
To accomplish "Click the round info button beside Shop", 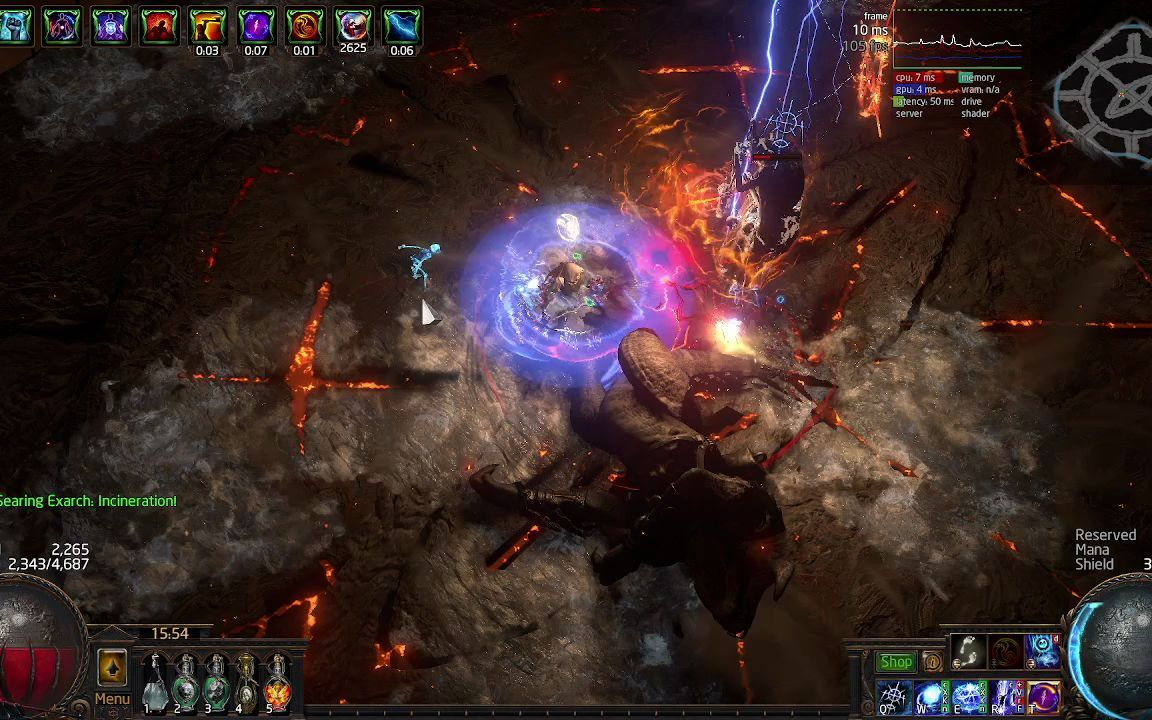I will click(932, 662).
